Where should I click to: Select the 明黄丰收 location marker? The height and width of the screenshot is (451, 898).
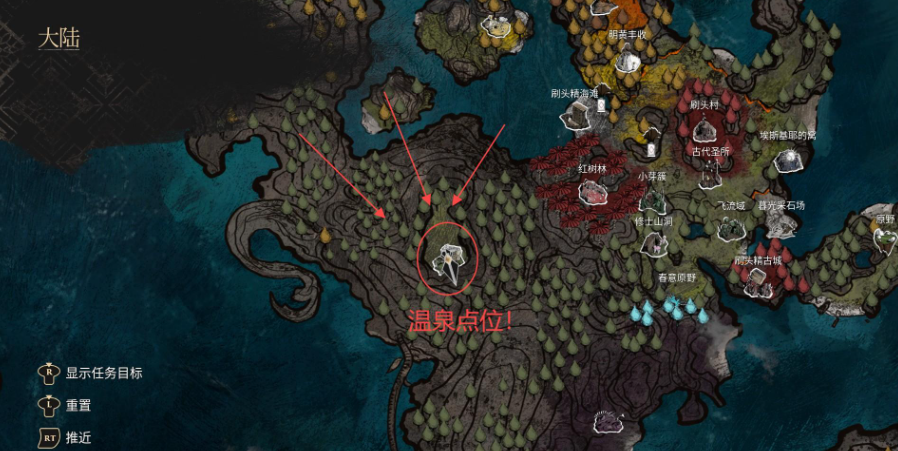coord(627,59)
